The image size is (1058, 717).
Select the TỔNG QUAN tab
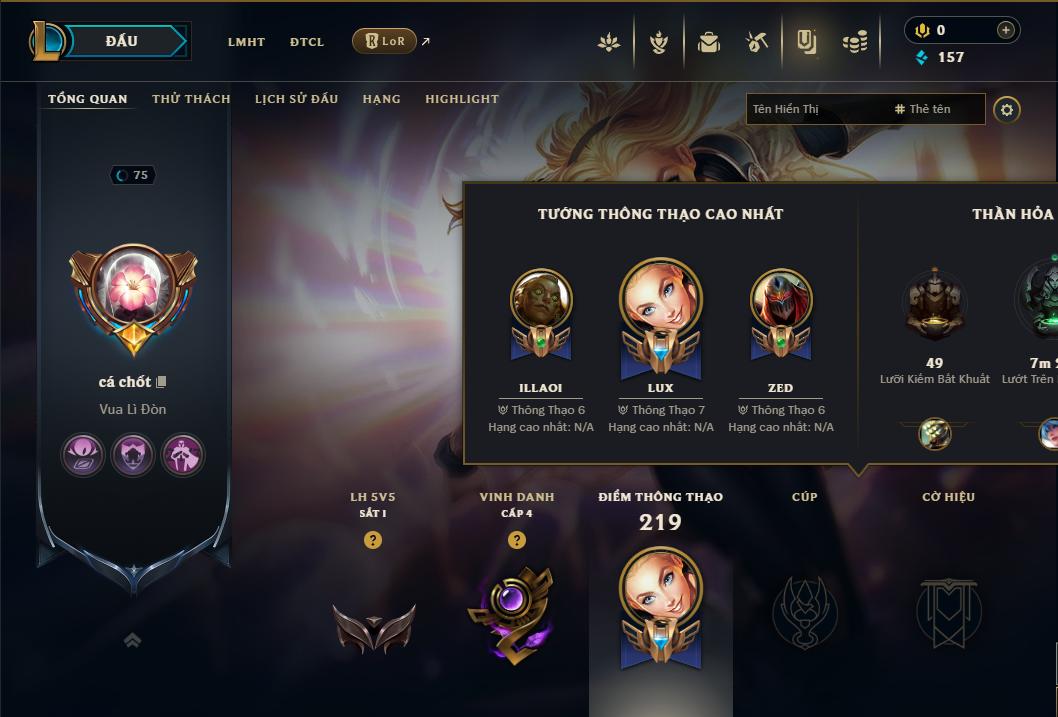click(88, 99)
